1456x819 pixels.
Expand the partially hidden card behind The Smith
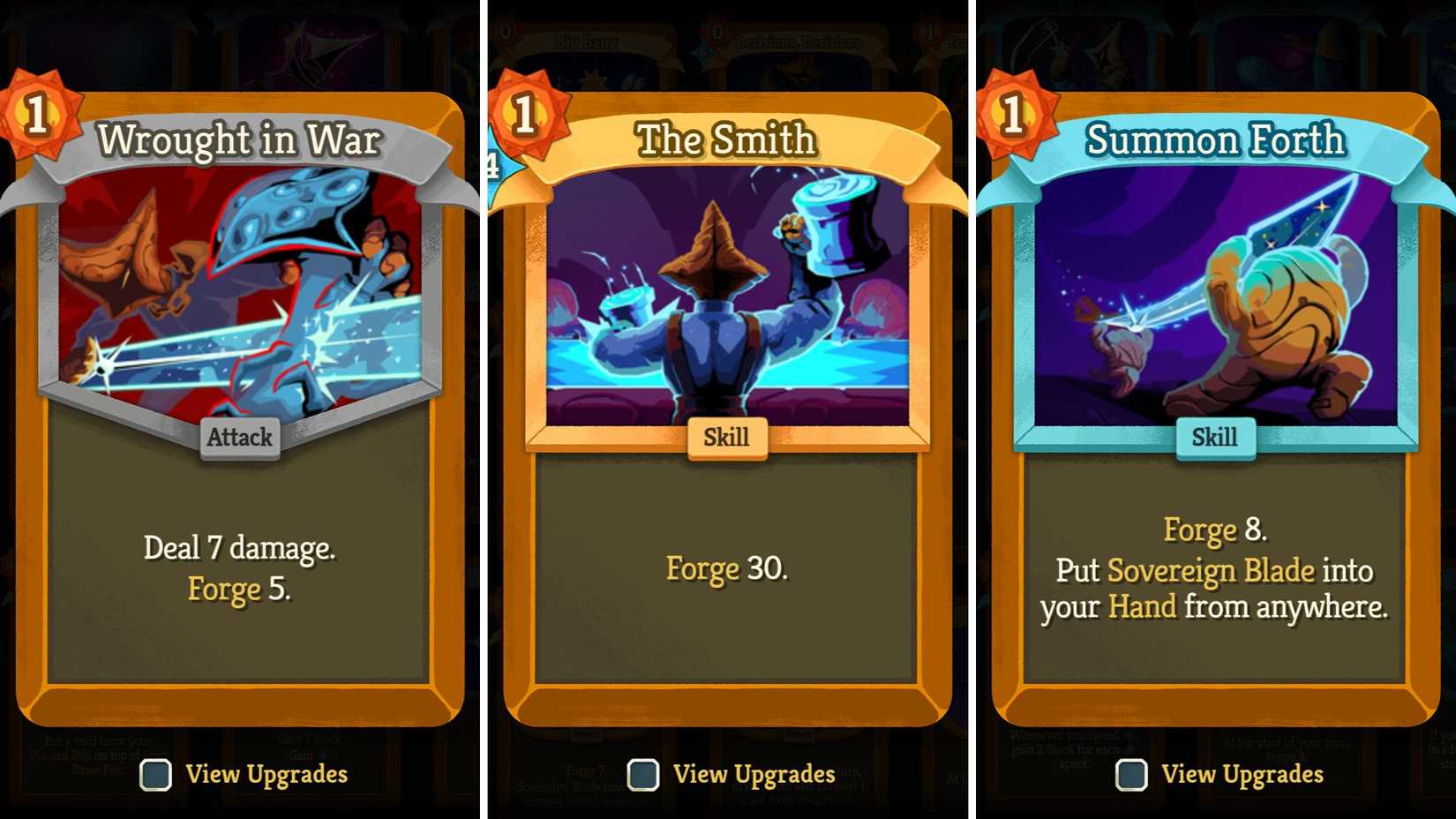tap(491, 163)
